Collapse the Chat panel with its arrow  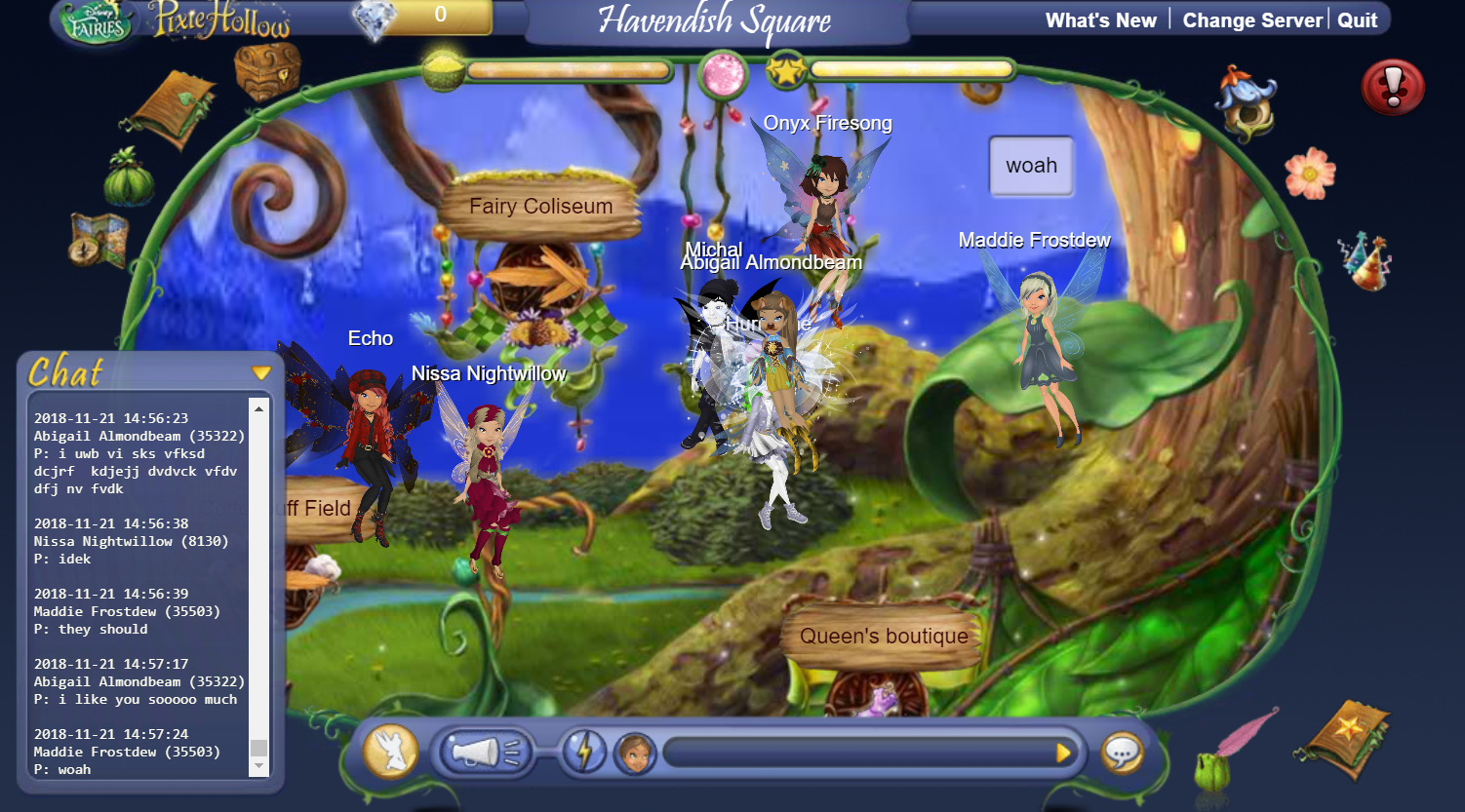[x=260, y=372]
